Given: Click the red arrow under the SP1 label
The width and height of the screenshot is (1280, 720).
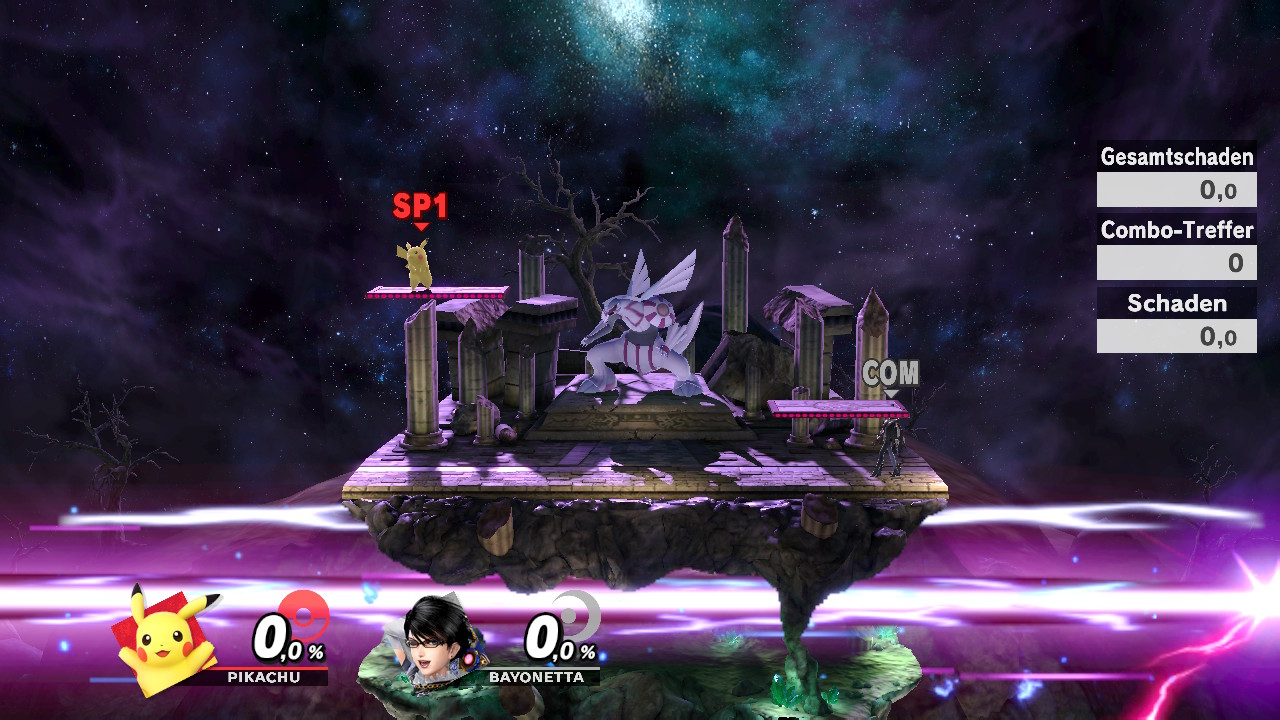Looking at the screenshot, I should tap(421, 228).
